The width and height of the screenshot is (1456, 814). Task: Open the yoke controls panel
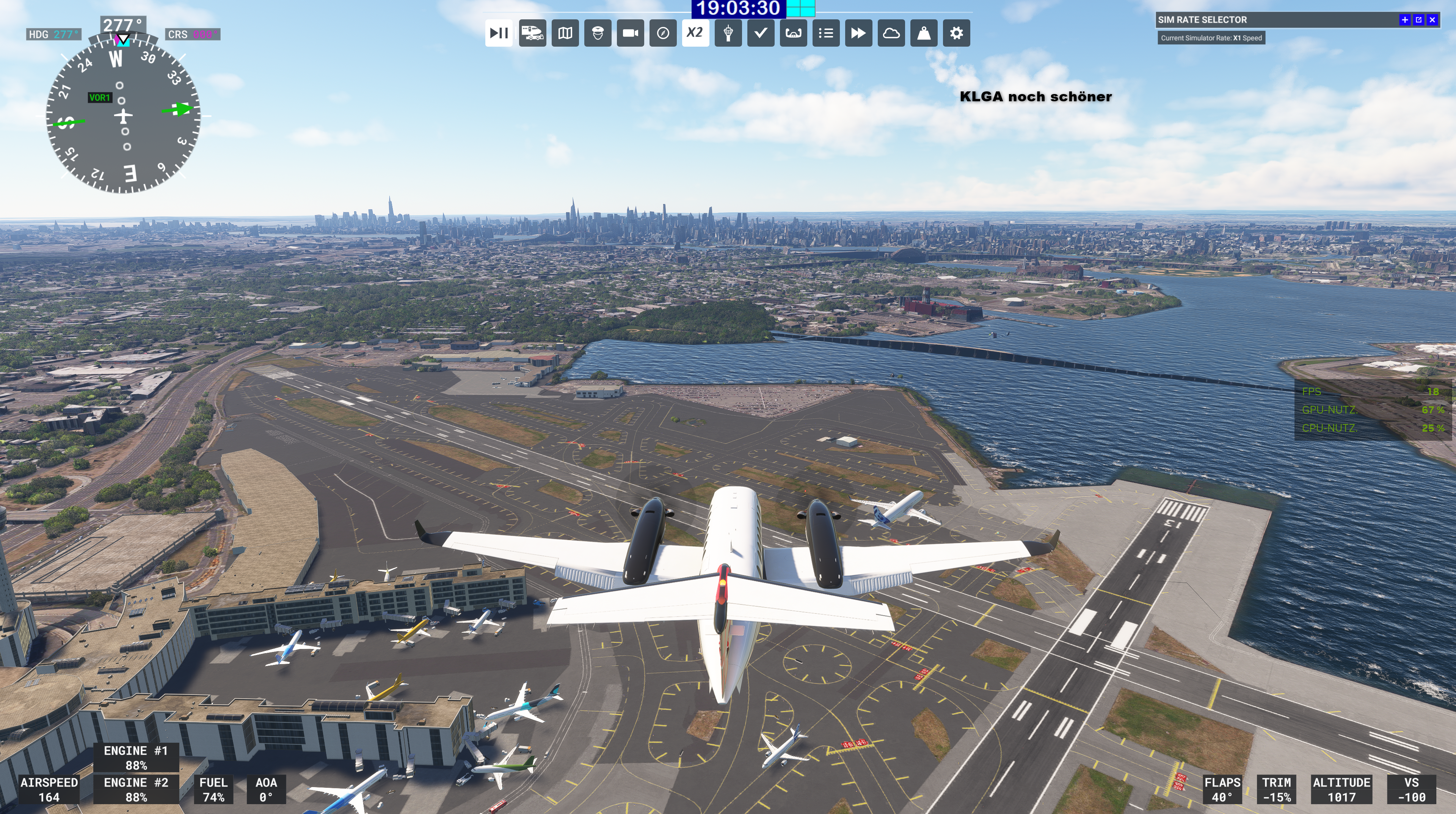click(793, 33)
